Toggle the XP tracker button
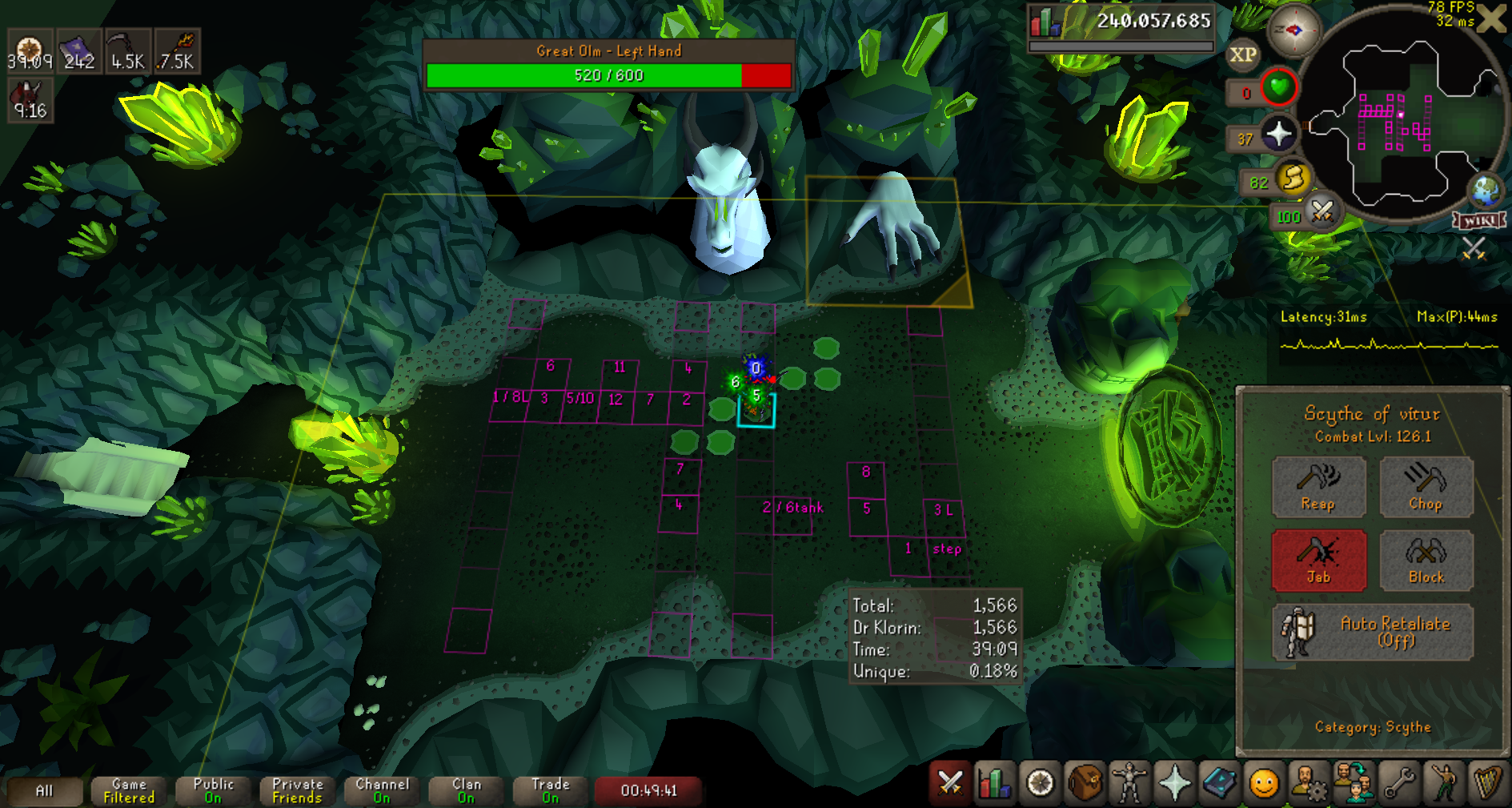Viewport: 1512px width, 808px height. pos(1242,55)
